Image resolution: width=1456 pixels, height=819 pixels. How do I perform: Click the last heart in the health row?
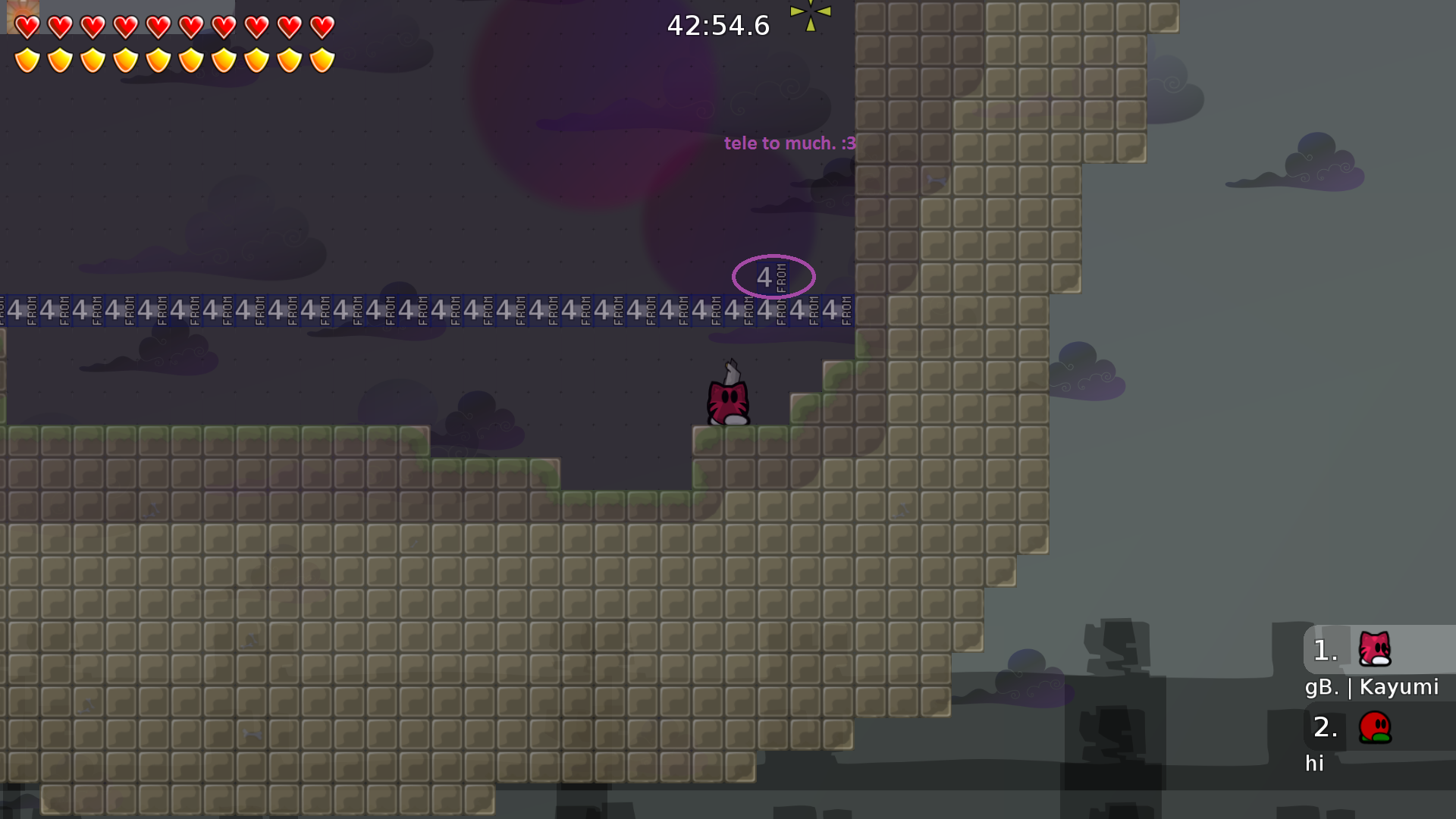322,27
